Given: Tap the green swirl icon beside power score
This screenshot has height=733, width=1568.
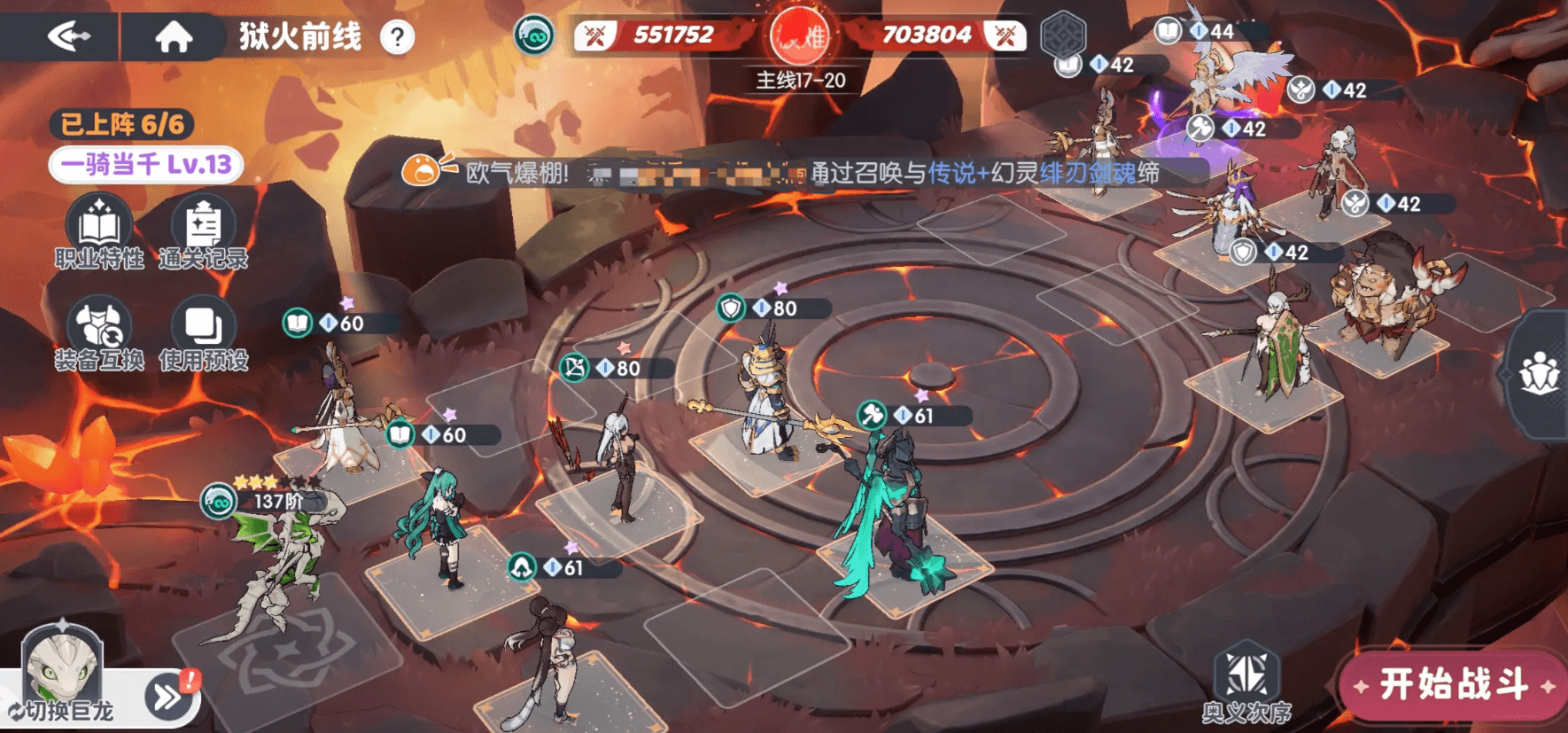Looking at the screenshot, I should [534, 36].
